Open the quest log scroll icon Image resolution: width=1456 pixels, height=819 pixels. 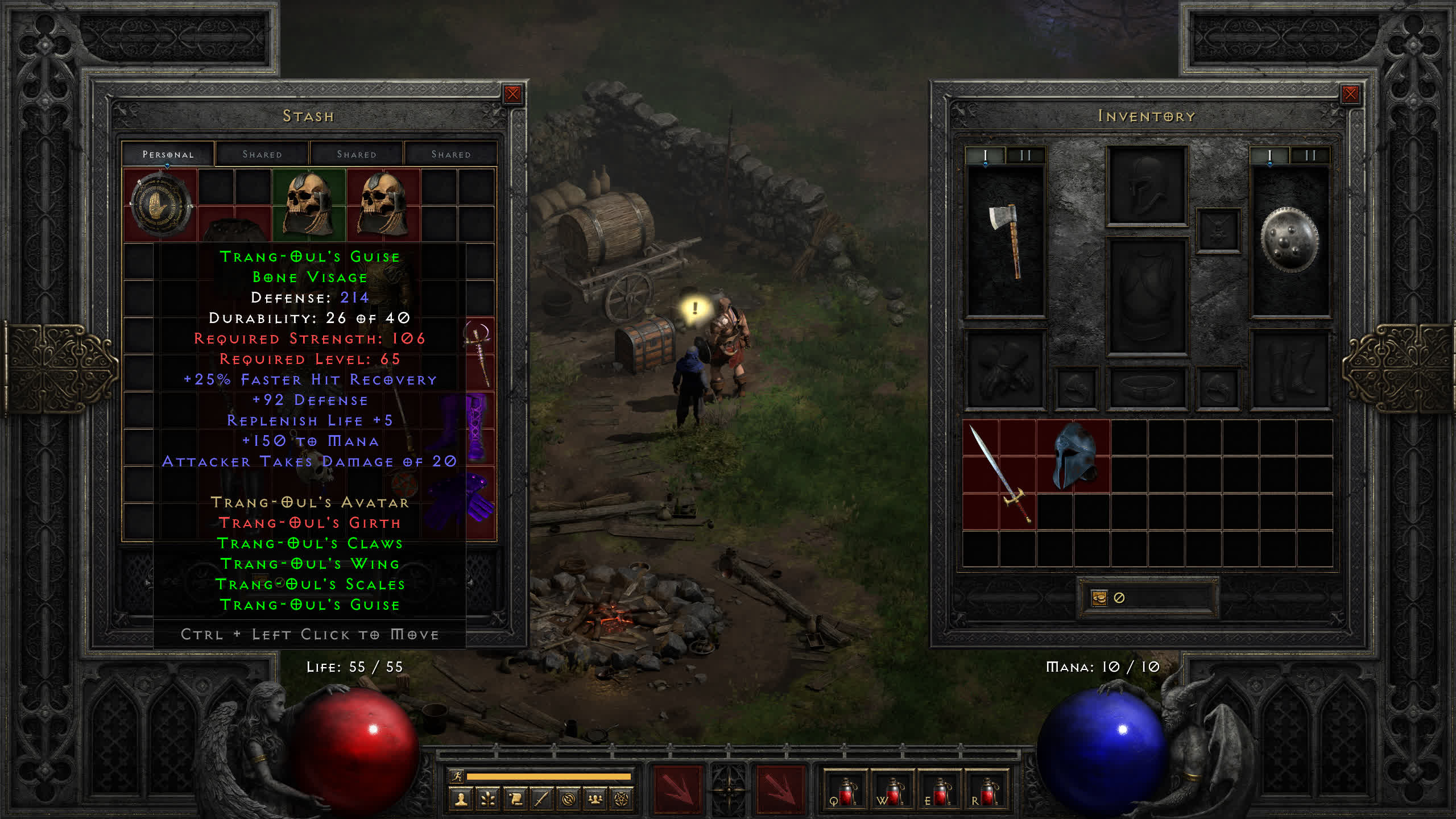(515, 800)
